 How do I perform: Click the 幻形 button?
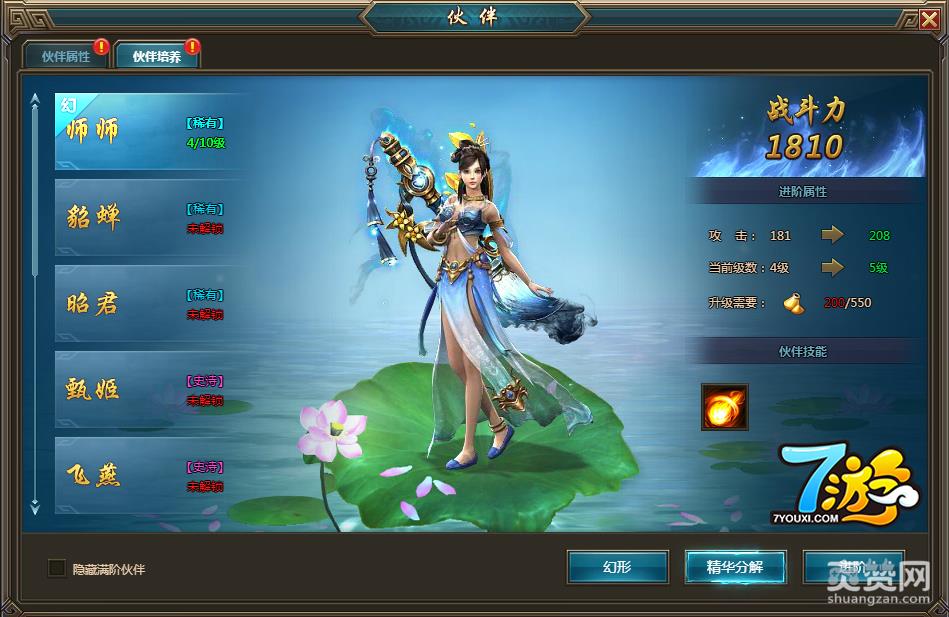(617, 567)
